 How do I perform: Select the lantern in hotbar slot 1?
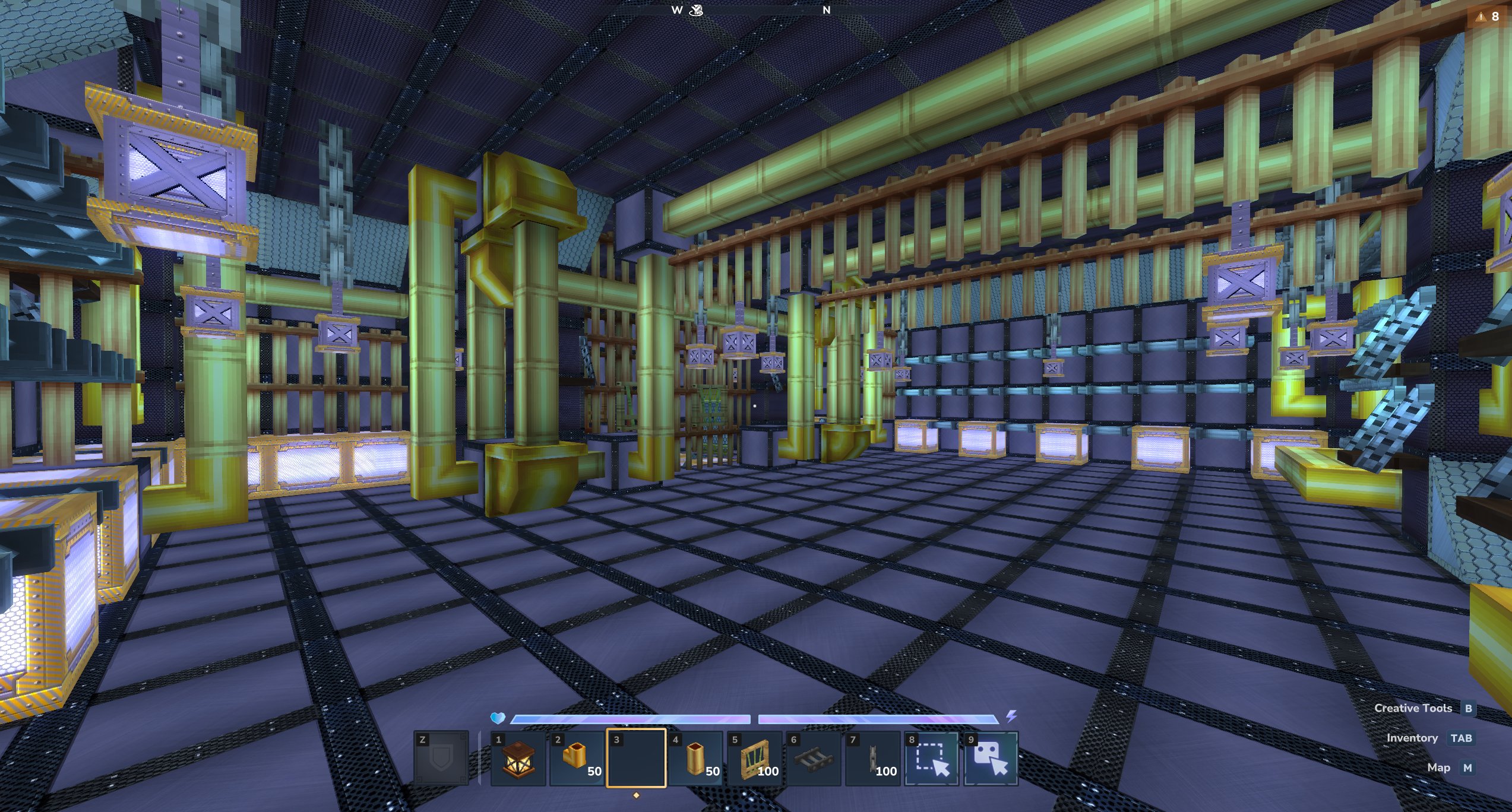pyautogui.click(x=518, y=759)
